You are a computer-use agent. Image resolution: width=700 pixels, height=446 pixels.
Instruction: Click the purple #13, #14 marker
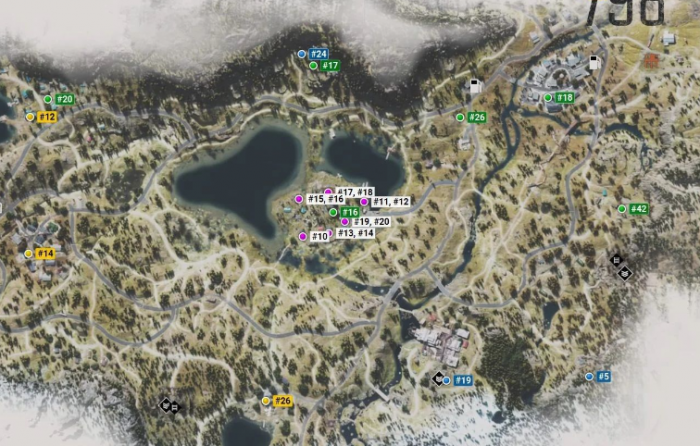click(331, 233)
